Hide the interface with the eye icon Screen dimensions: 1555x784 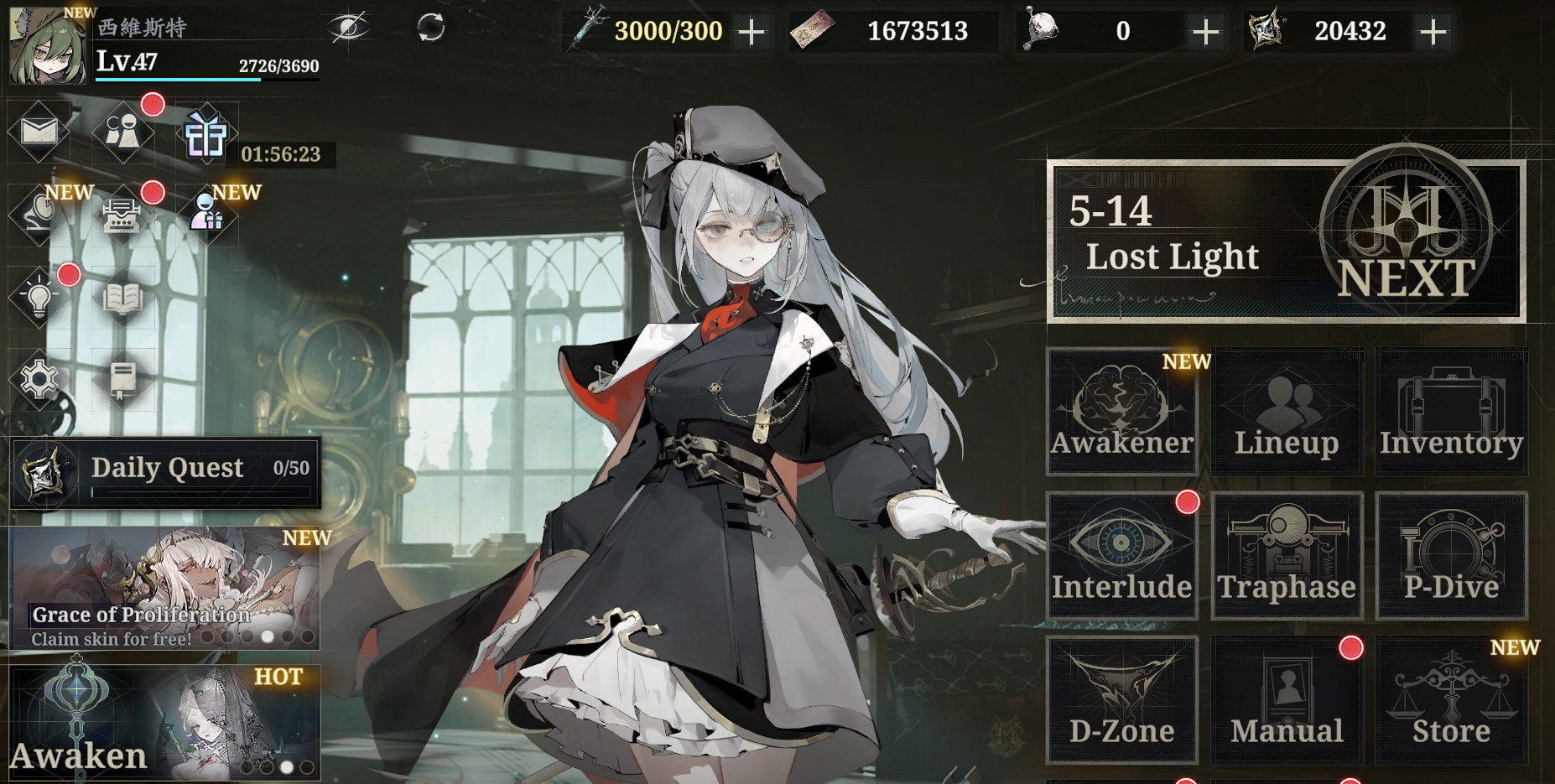point(348,28)
